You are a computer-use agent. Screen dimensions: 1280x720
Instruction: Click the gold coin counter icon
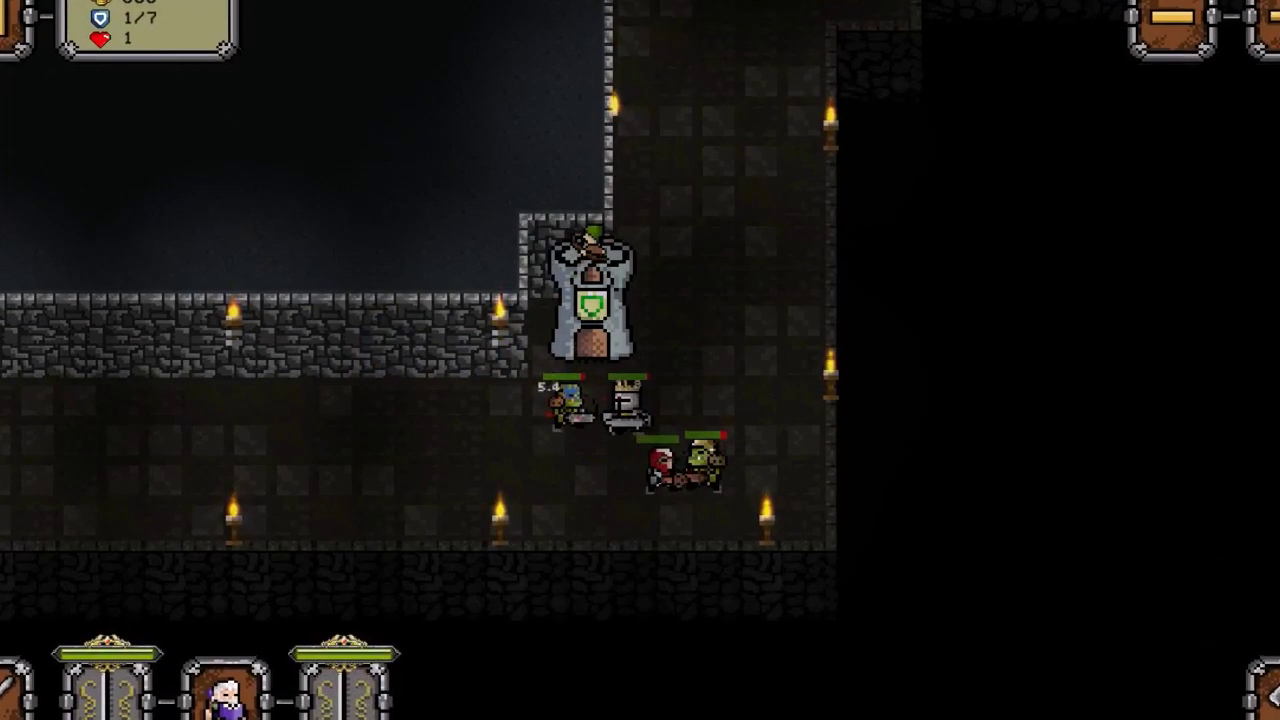[100, 3]
